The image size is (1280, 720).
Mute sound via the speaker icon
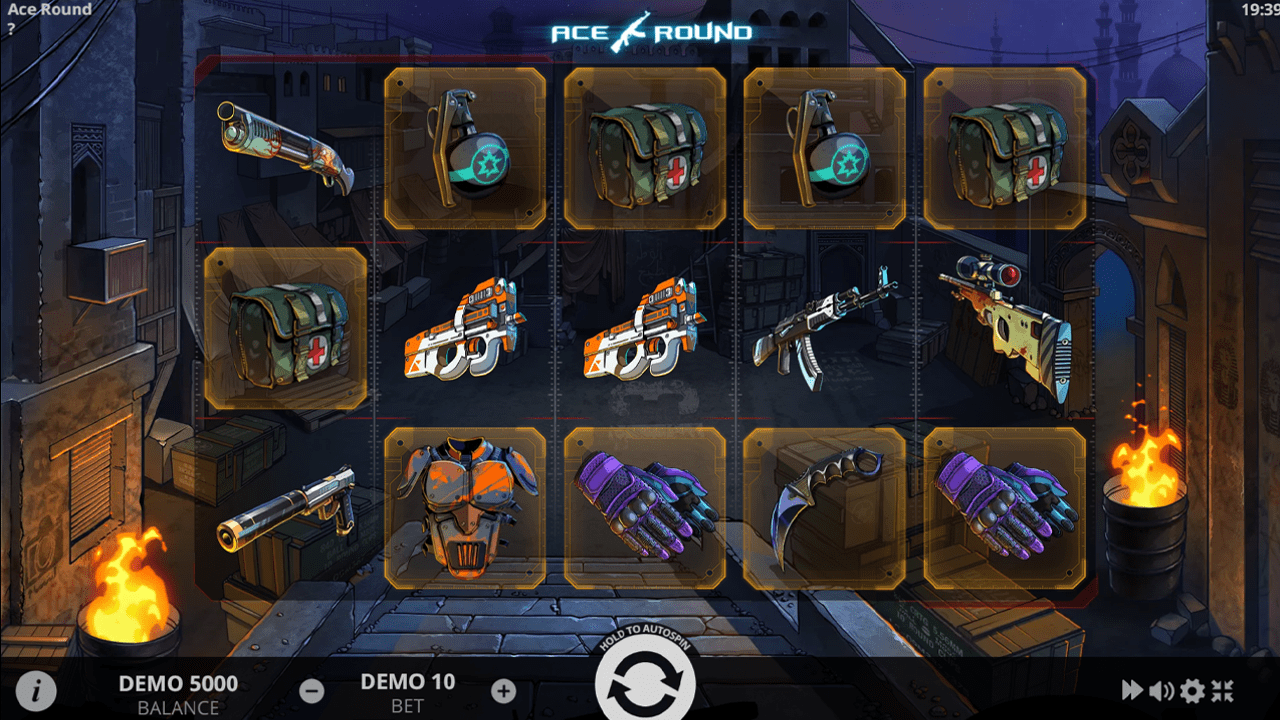click(x=1161, y=690)
